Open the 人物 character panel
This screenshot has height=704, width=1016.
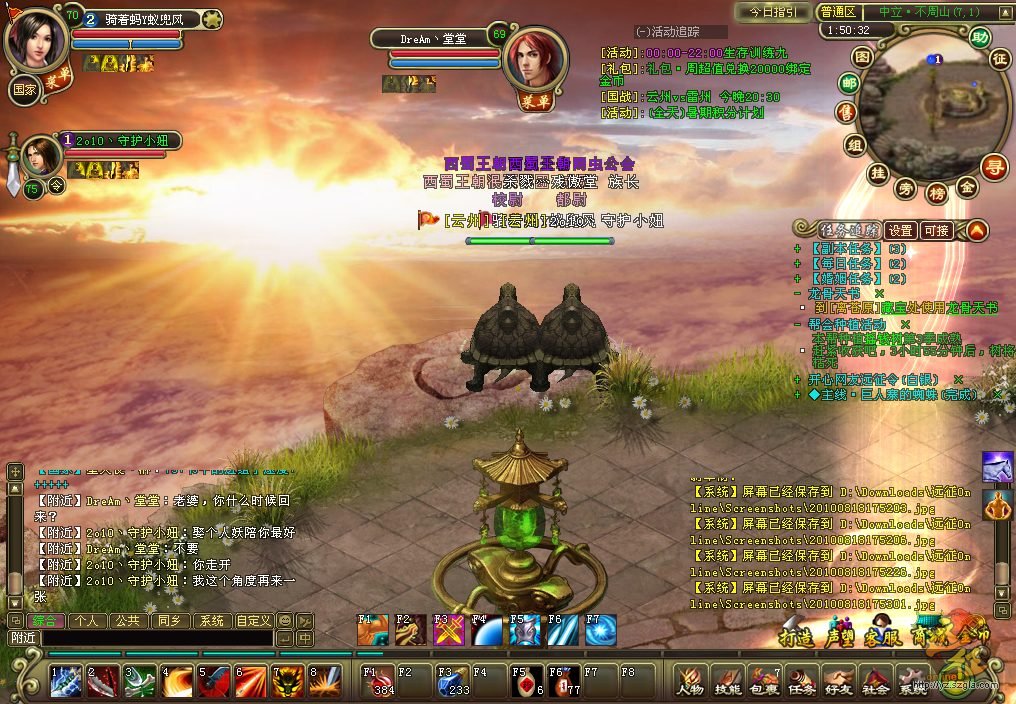click(691, 681)
